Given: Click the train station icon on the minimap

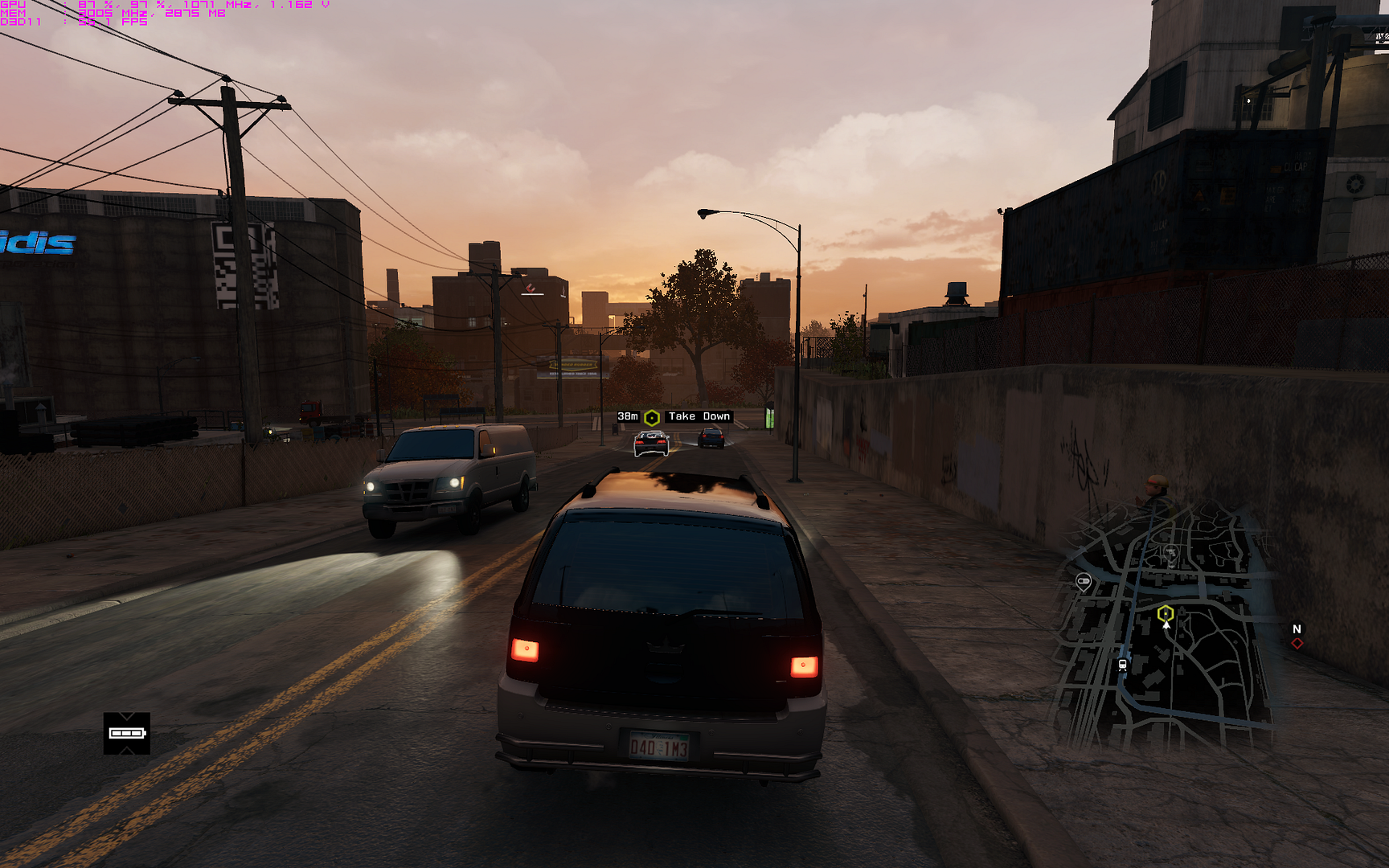Looking at the screenshot, I should click(1123, 665).
